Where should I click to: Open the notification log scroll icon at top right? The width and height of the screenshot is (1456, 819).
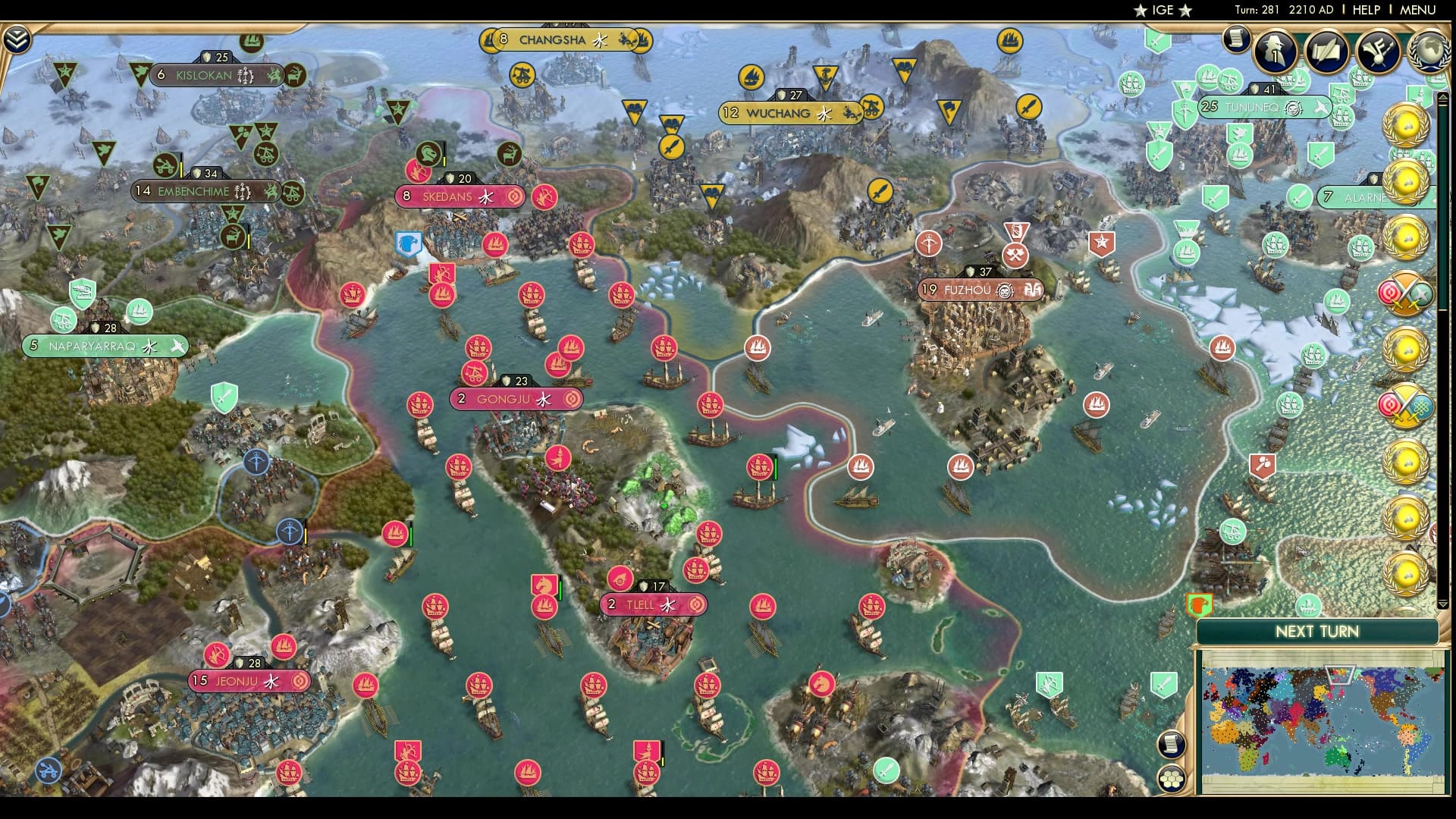click(1238, 39)
